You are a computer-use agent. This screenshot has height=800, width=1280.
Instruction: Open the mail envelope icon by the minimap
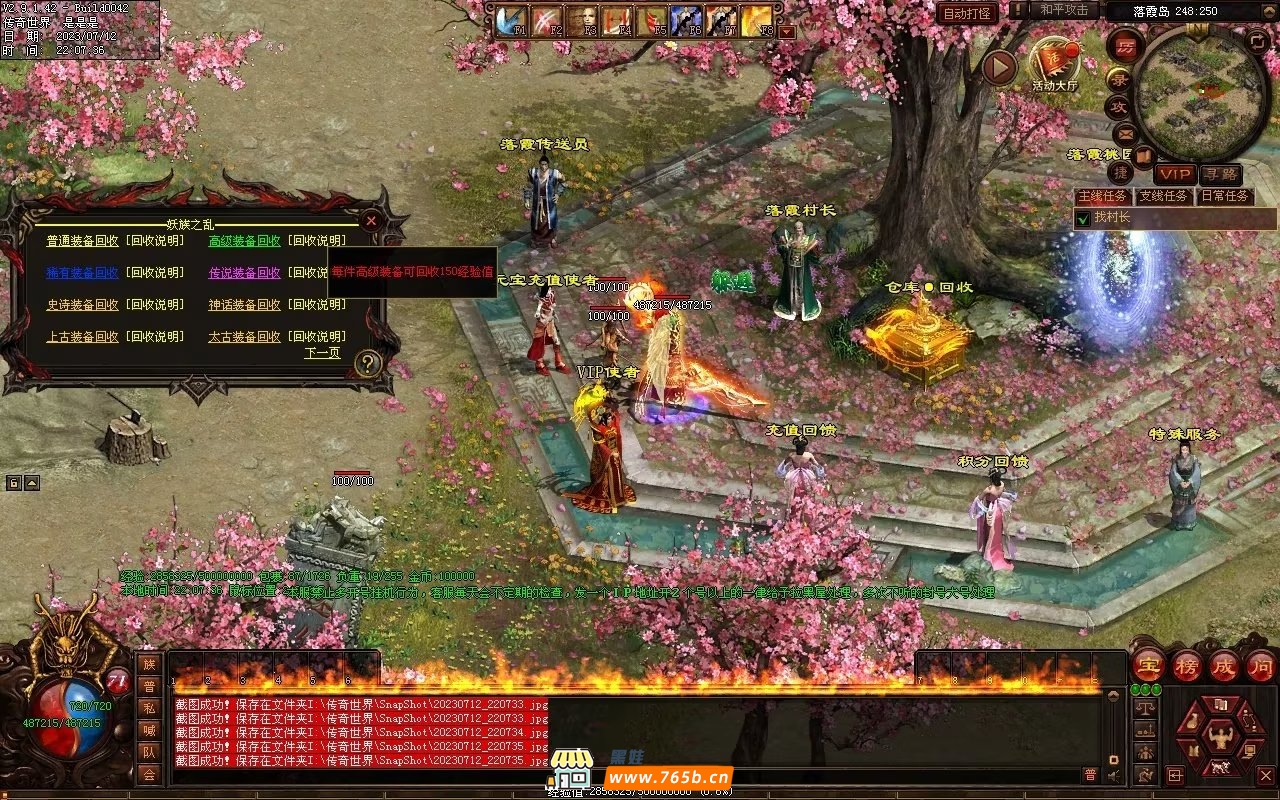click(x=1125, y=133)
